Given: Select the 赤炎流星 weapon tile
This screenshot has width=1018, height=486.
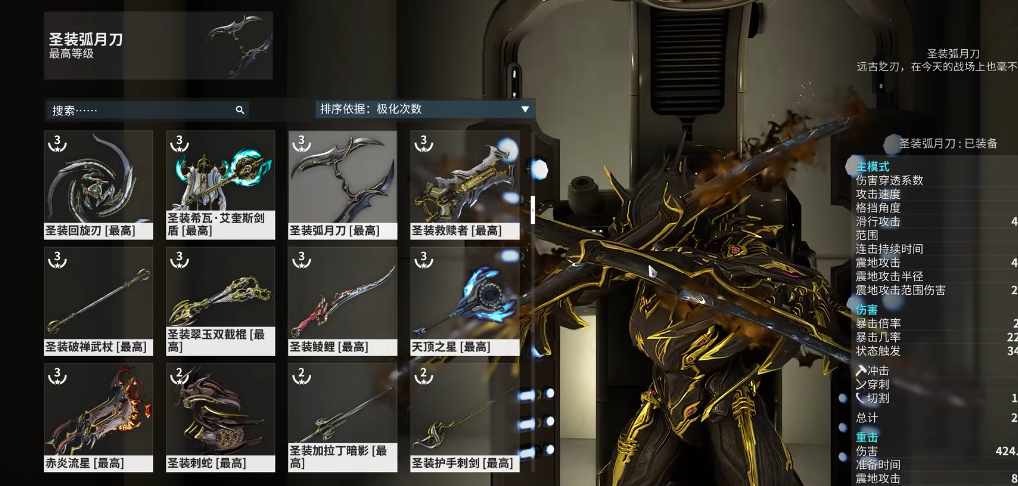Looking at the screenshot, I should [98, 415].
